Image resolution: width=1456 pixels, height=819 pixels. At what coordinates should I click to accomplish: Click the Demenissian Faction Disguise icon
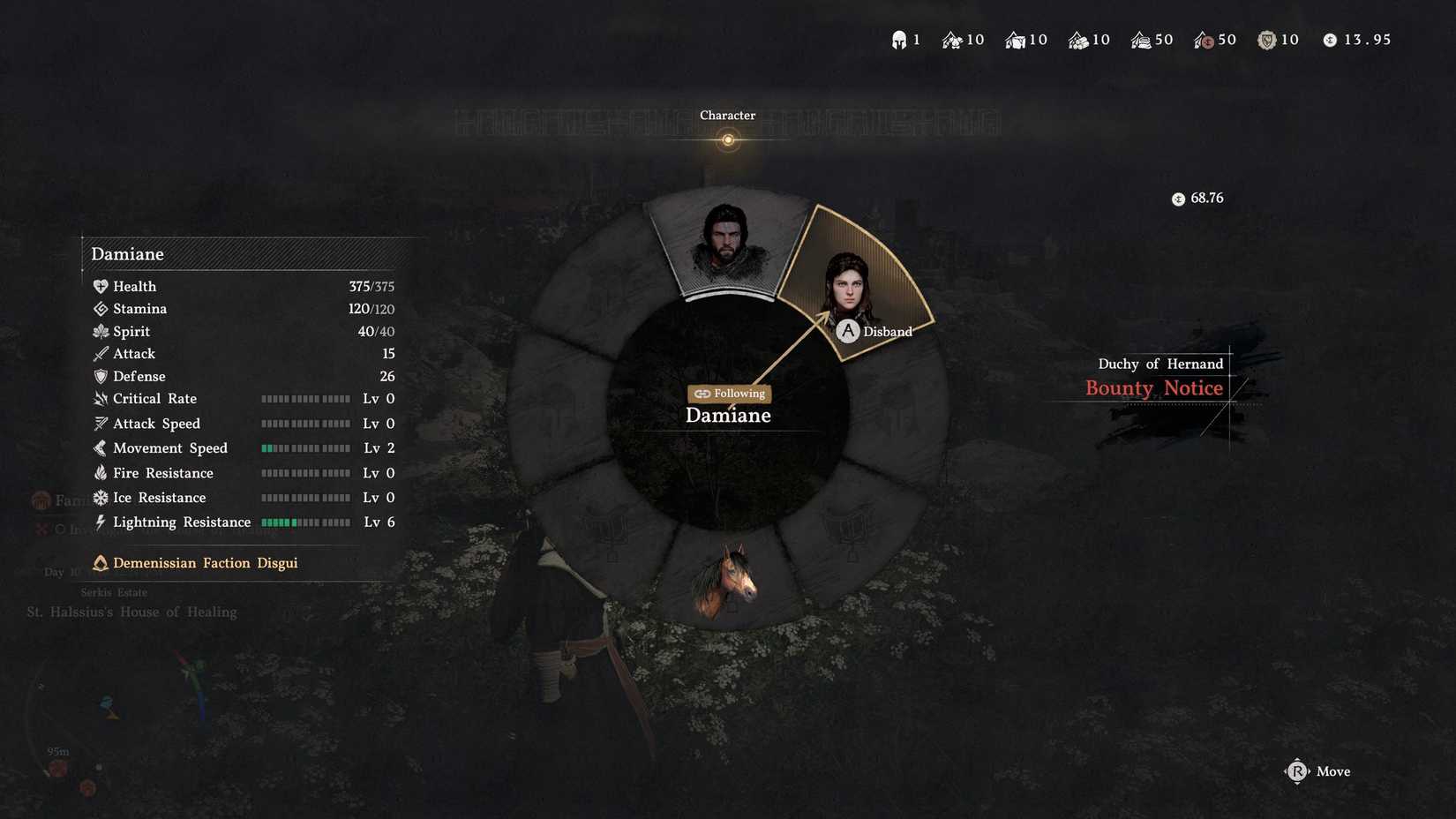pos(100,562)
